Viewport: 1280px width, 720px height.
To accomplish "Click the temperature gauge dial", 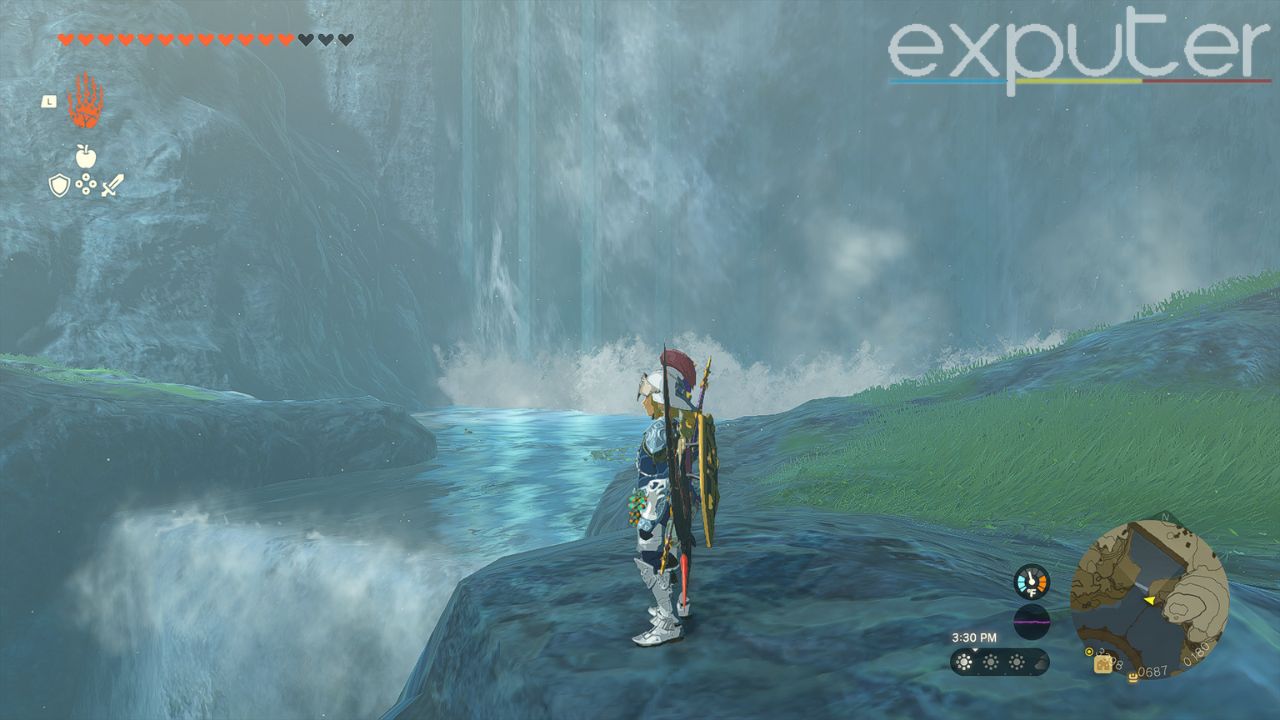I will point(1031,580).
